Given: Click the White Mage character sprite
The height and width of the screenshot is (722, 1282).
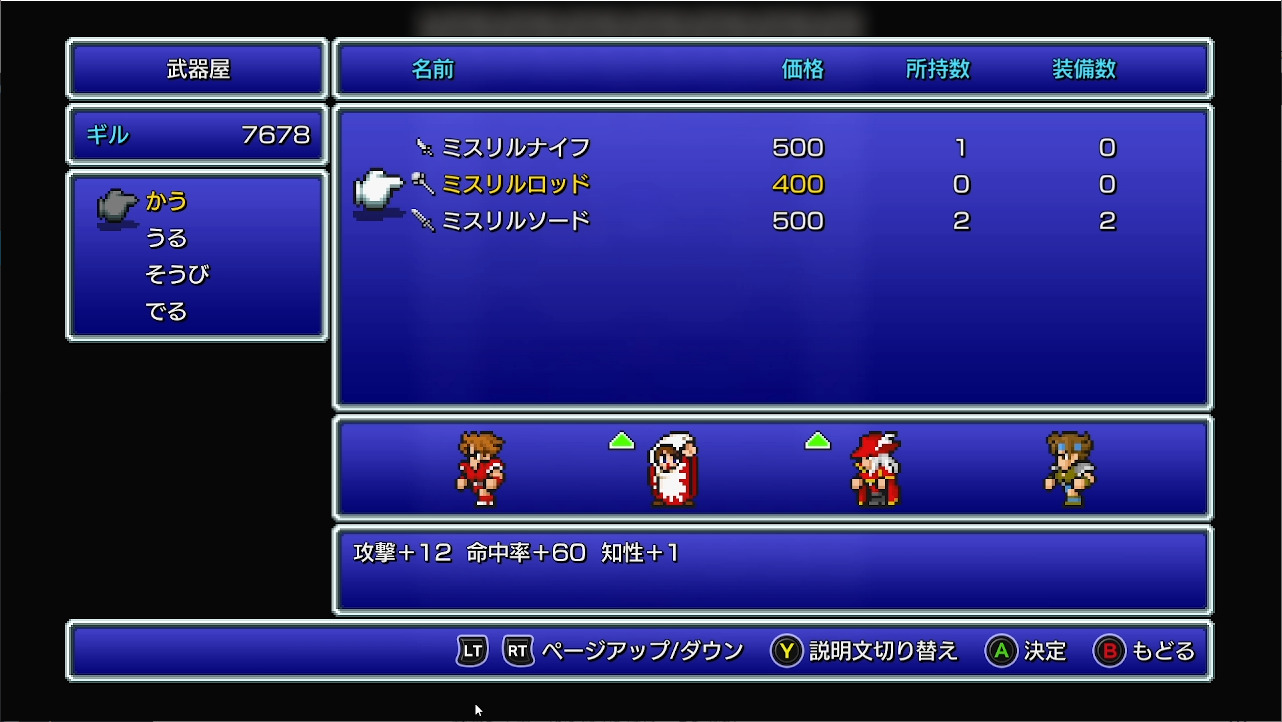Looking at the screenshot, I should (672, 470).
